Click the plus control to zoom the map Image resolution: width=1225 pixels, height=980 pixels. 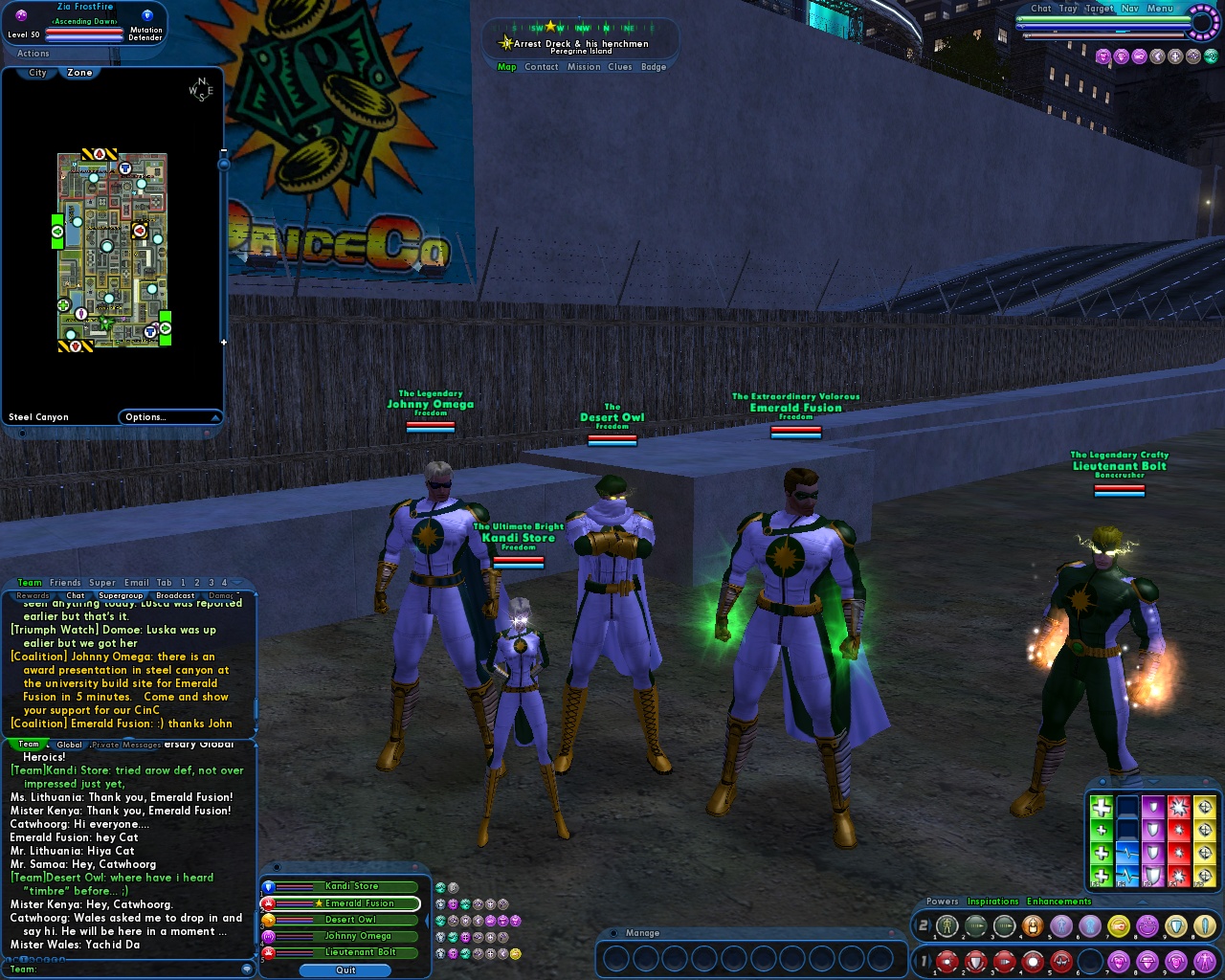pos(222,341)
